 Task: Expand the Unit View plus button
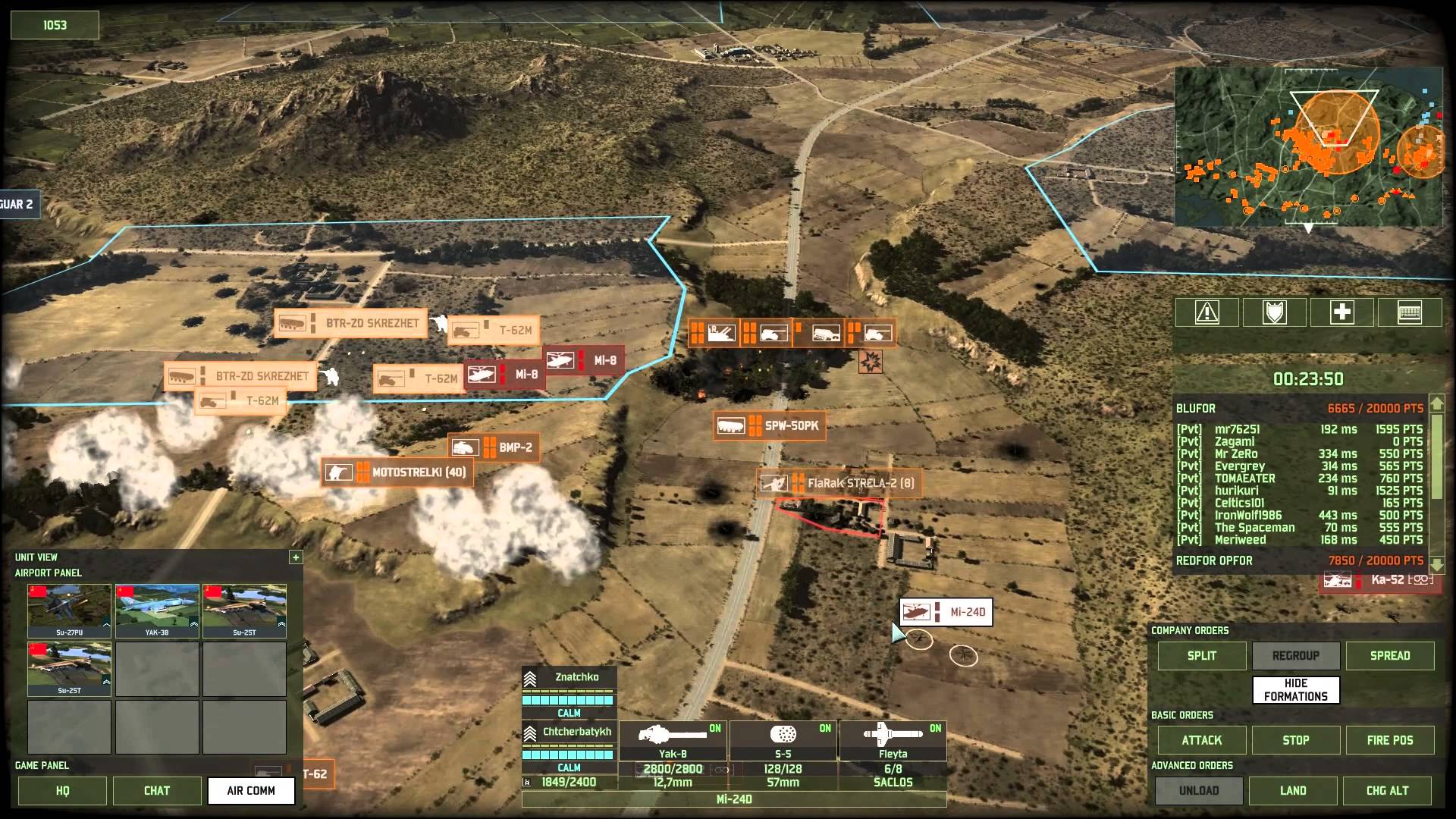[296, 557]
